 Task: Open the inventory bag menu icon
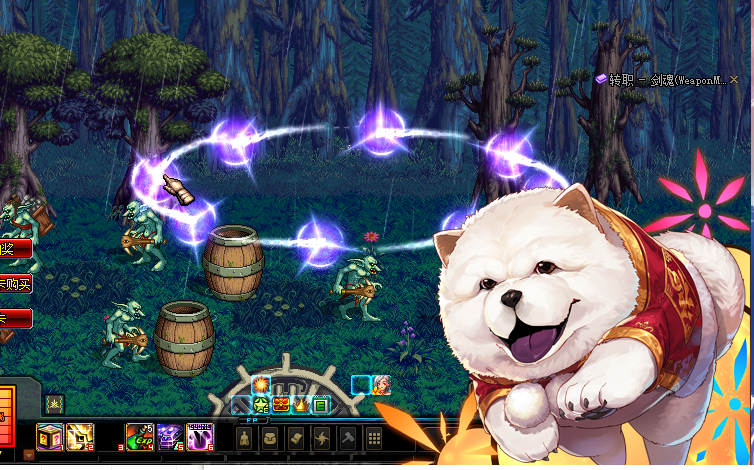coord(271,438)
